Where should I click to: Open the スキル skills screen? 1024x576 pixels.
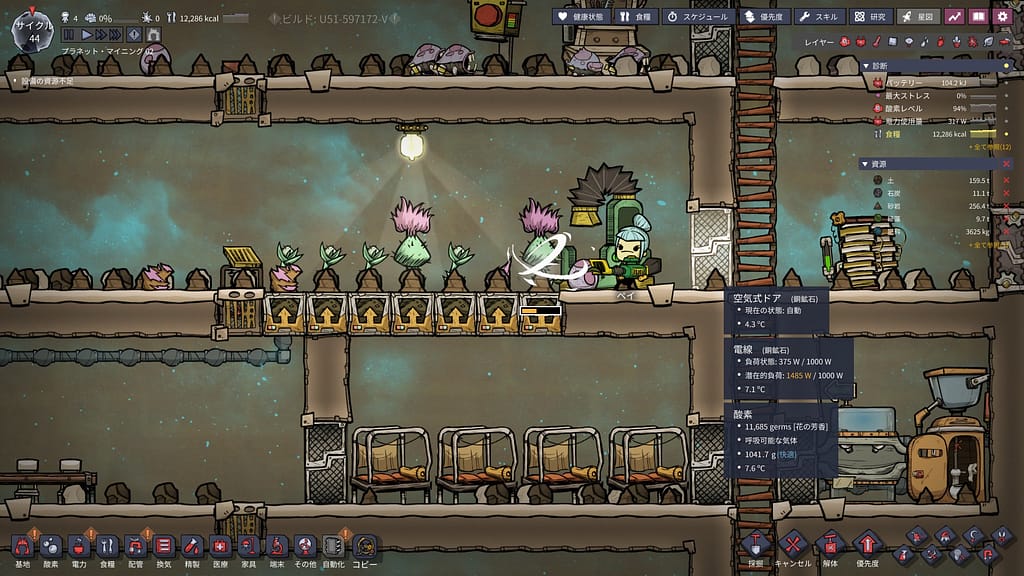(x=820, y=16)
